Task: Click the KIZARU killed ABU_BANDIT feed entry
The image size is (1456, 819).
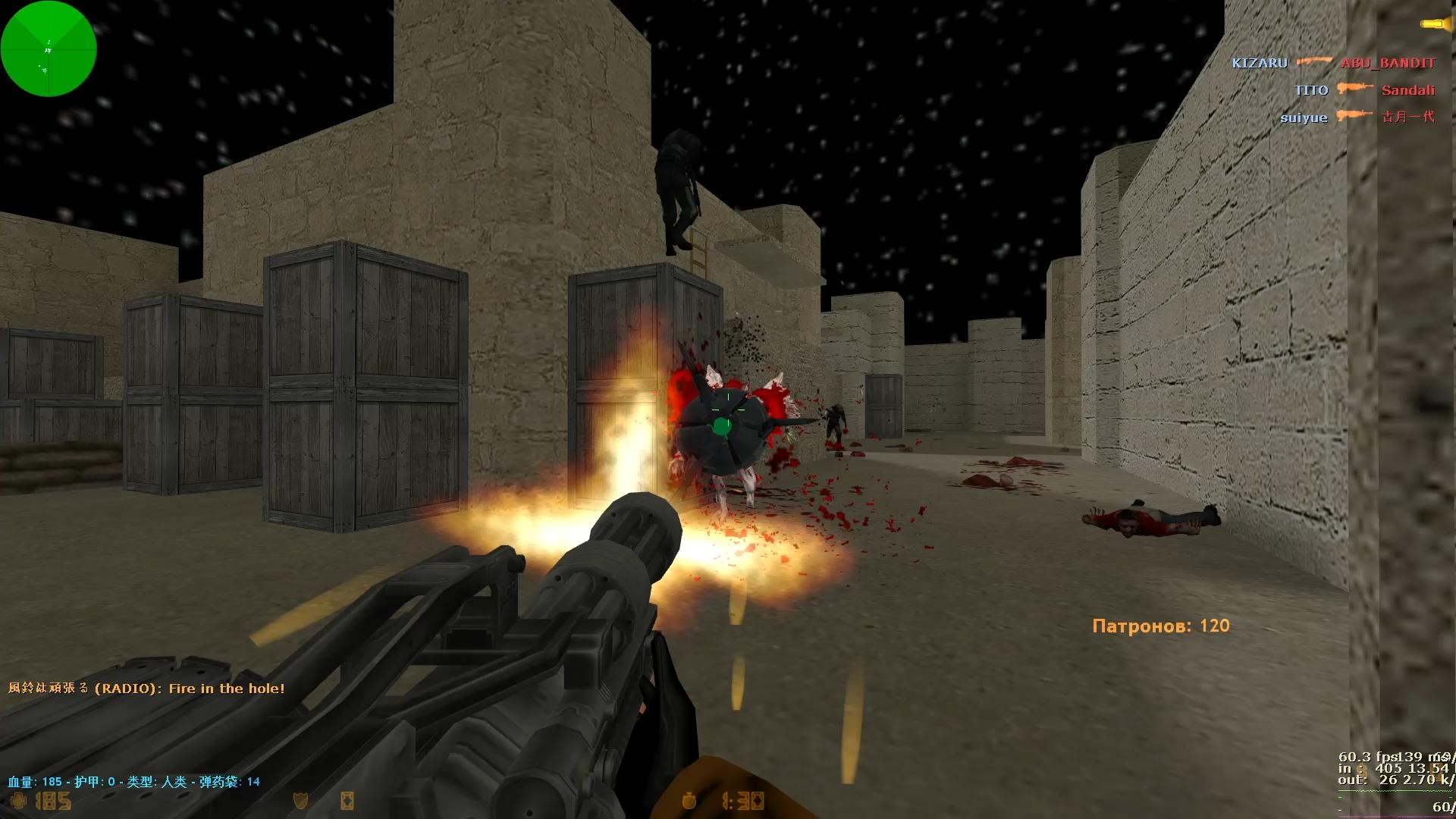Action: point(1333,63)
